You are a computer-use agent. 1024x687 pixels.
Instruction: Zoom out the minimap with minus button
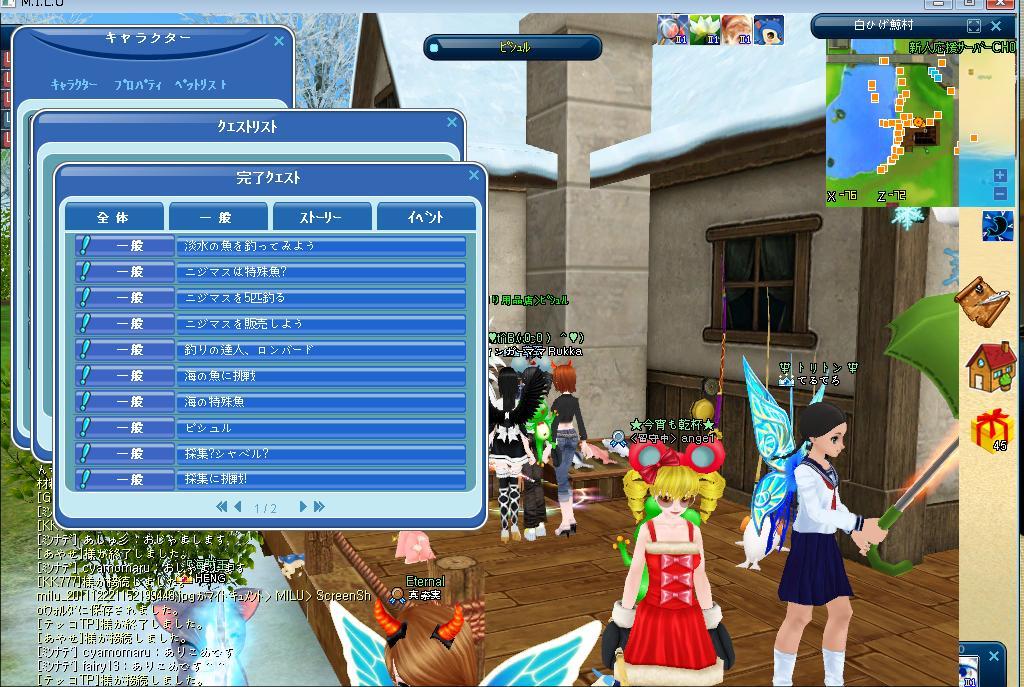(1000, 193)
